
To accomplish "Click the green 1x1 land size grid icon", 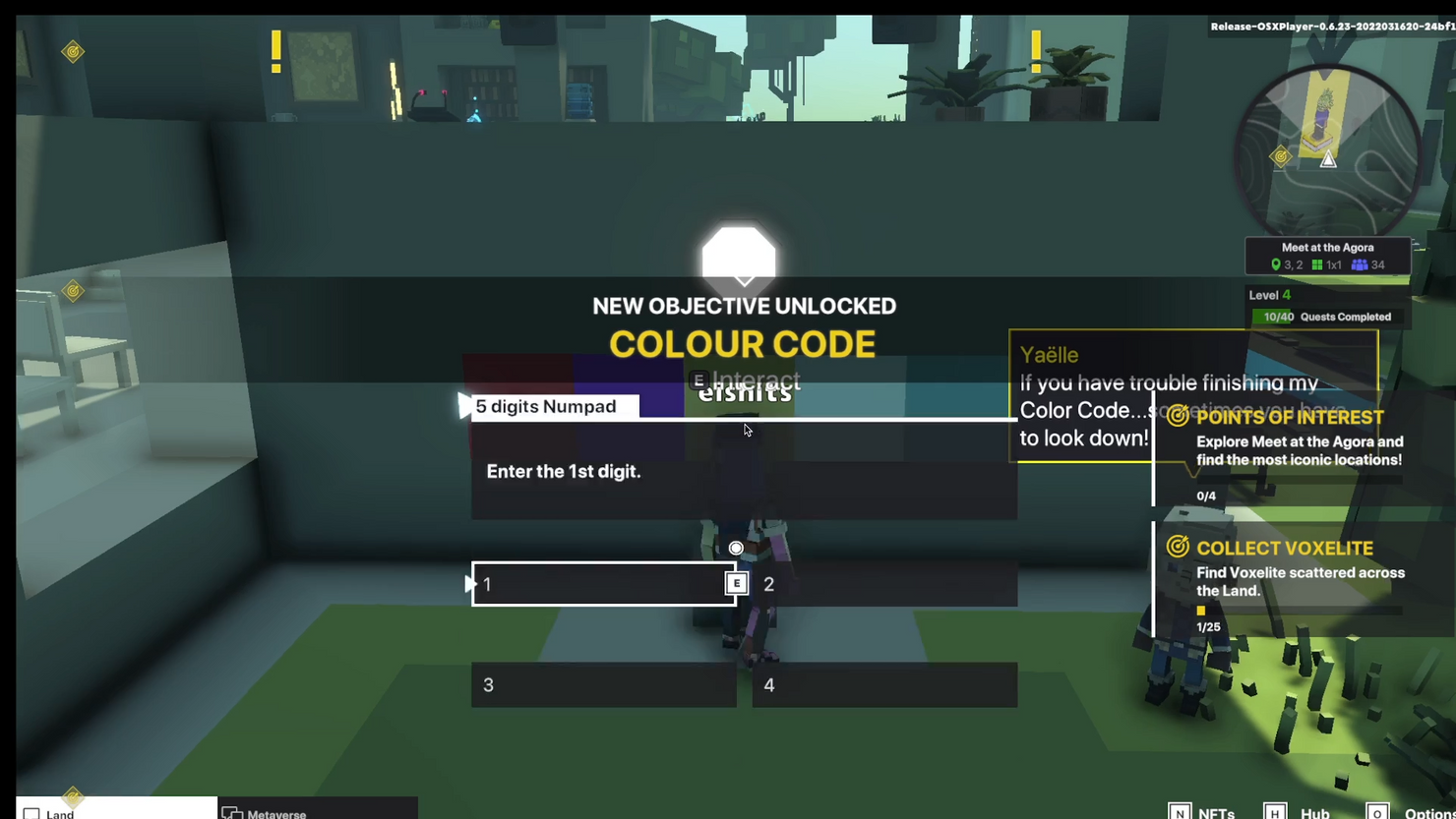I will click(1317, 263).
